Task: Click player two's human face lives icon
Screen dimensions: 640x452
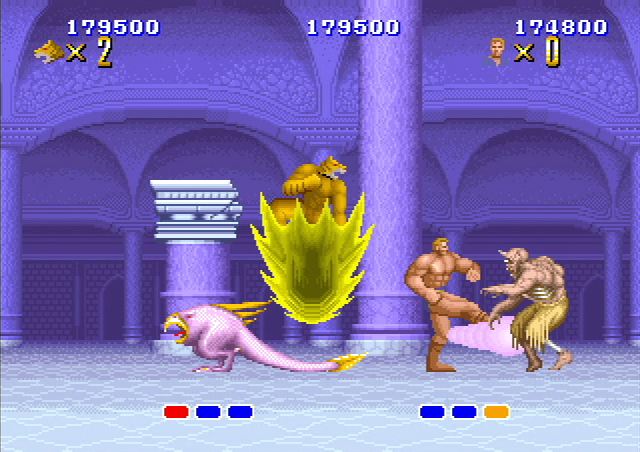Action: pyautogui.click(x=497, y=51)
